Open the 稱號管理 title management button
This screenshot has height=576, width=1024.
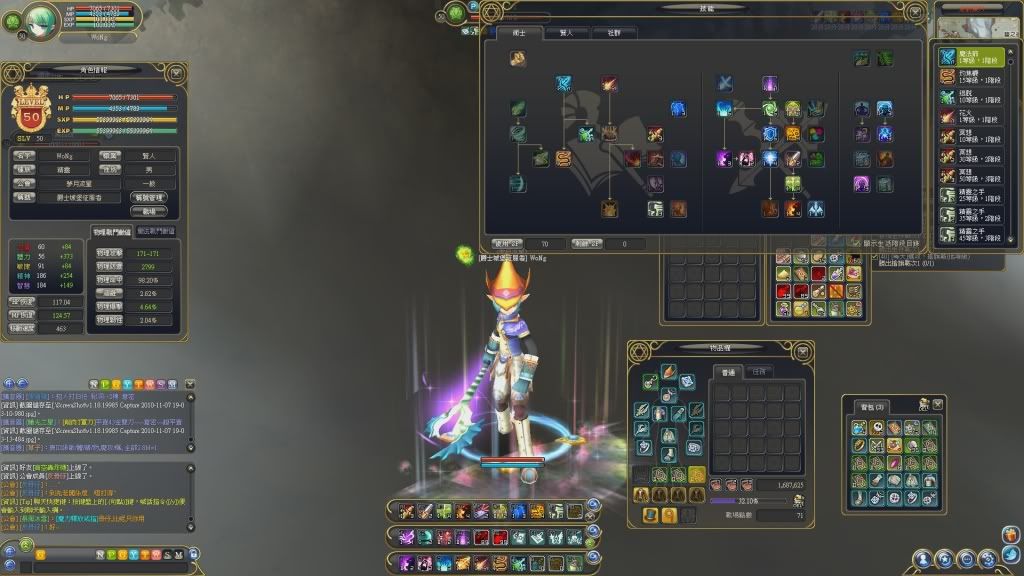pyautogui.click(x=148, y=198)
